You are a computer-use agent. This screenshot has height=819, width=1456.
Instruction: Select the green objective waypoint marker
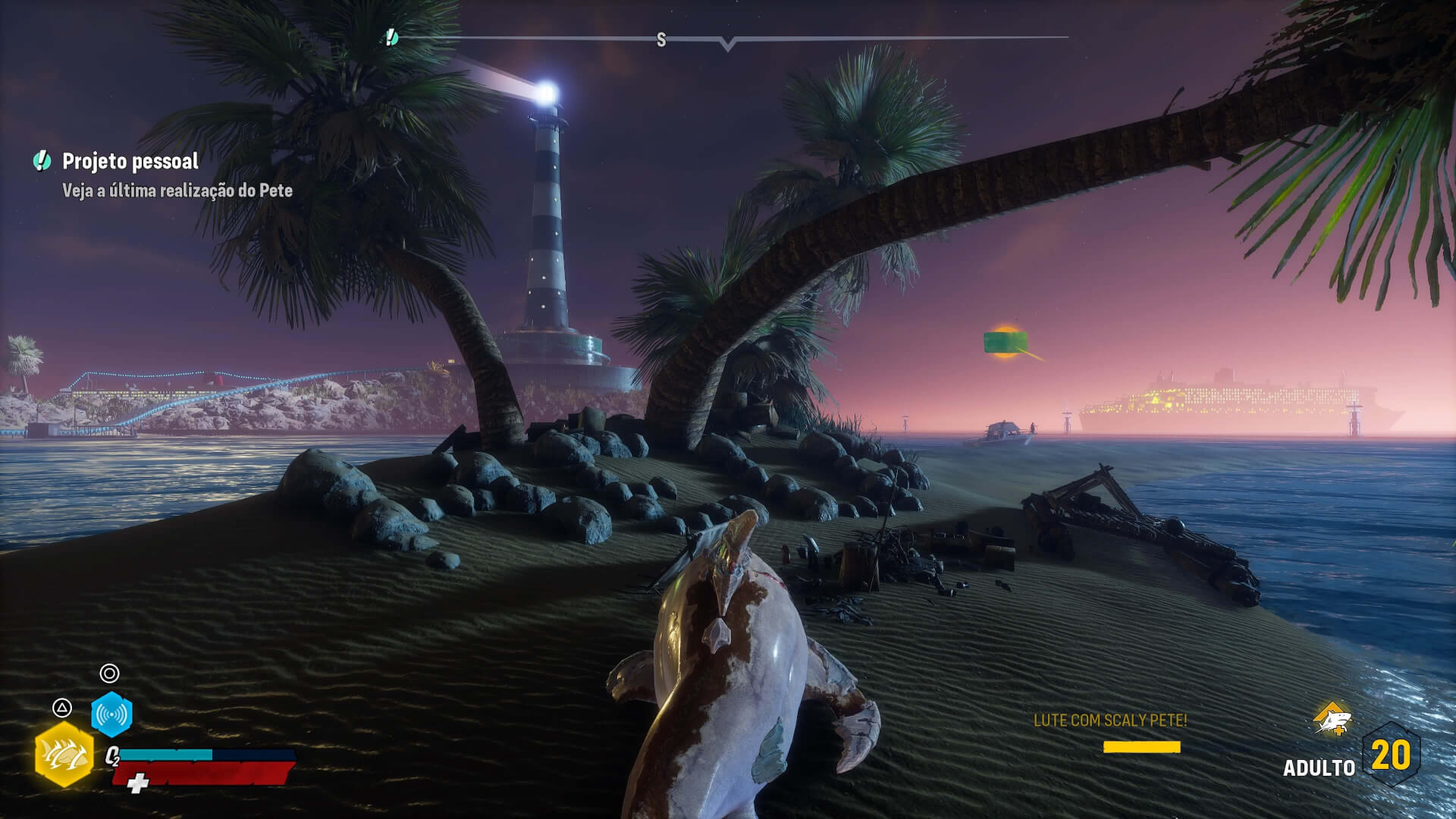point(1006,342)
